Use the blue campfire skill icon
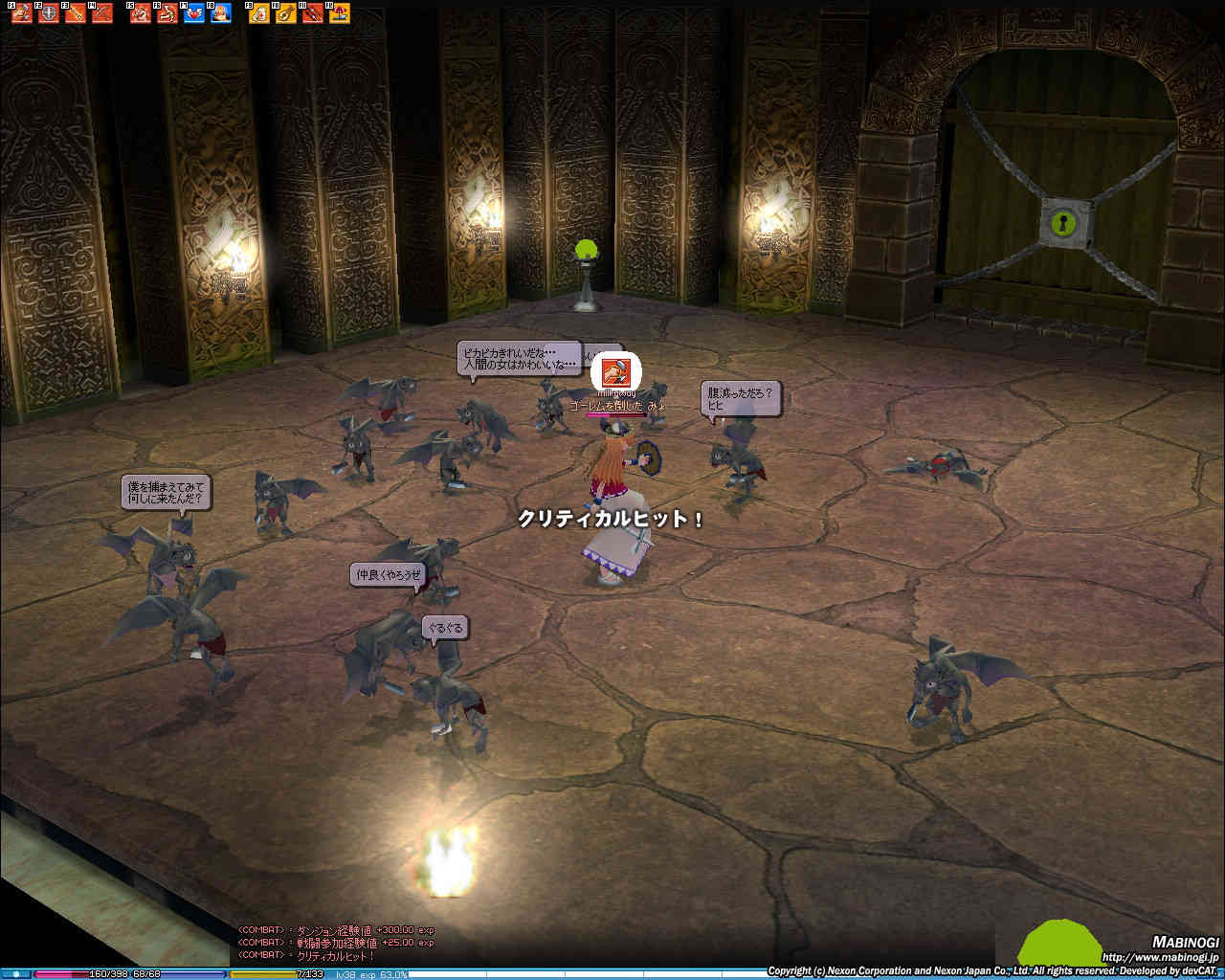 click(x=221, y=13)
